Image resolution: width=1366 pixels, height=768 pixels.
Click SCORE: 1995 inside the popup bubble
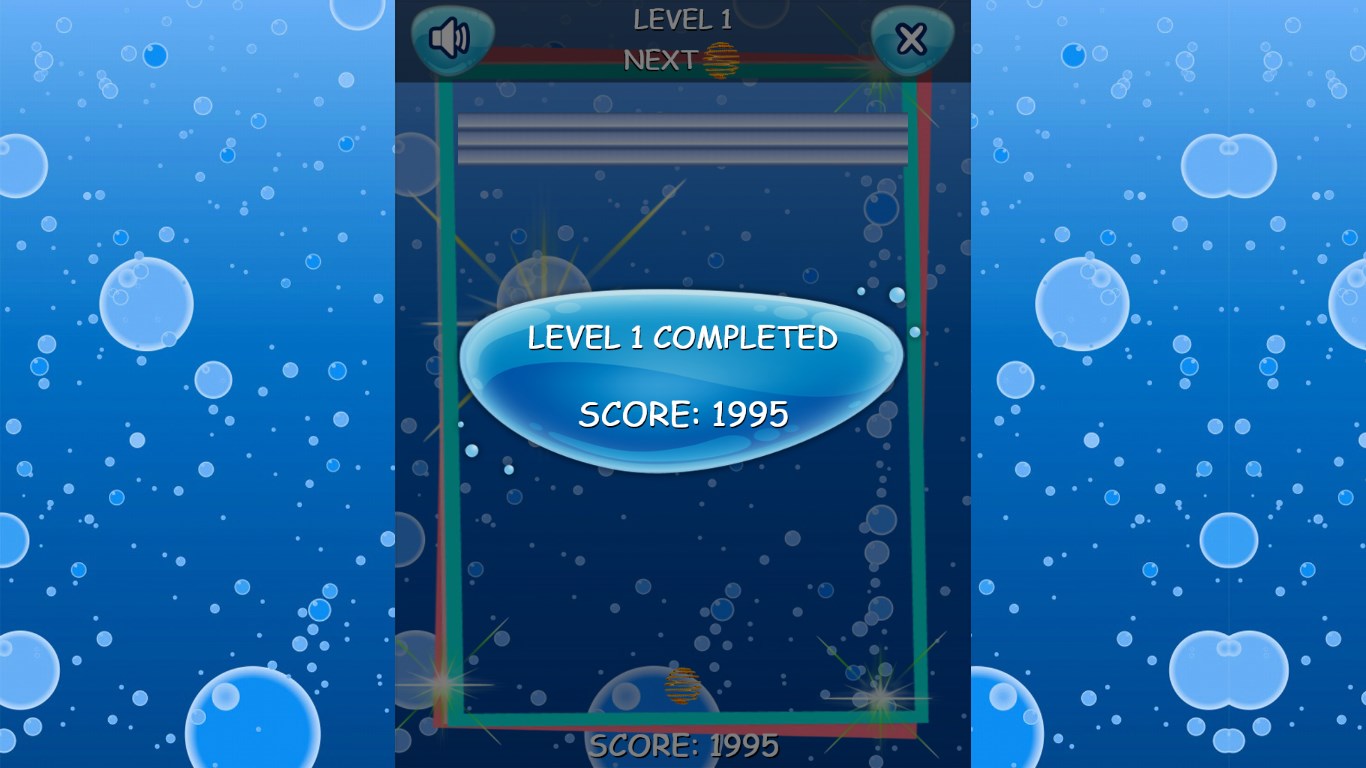[683, 412]
